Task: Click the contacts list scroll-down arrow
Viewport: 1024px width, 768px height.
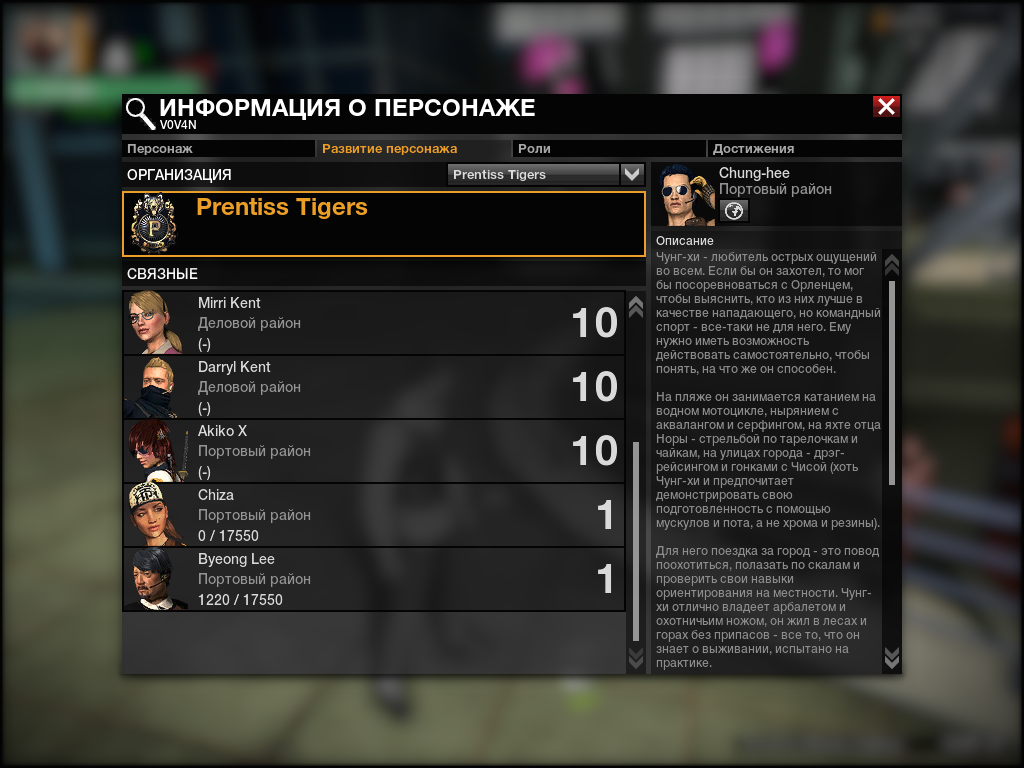Action: (635, 657)
